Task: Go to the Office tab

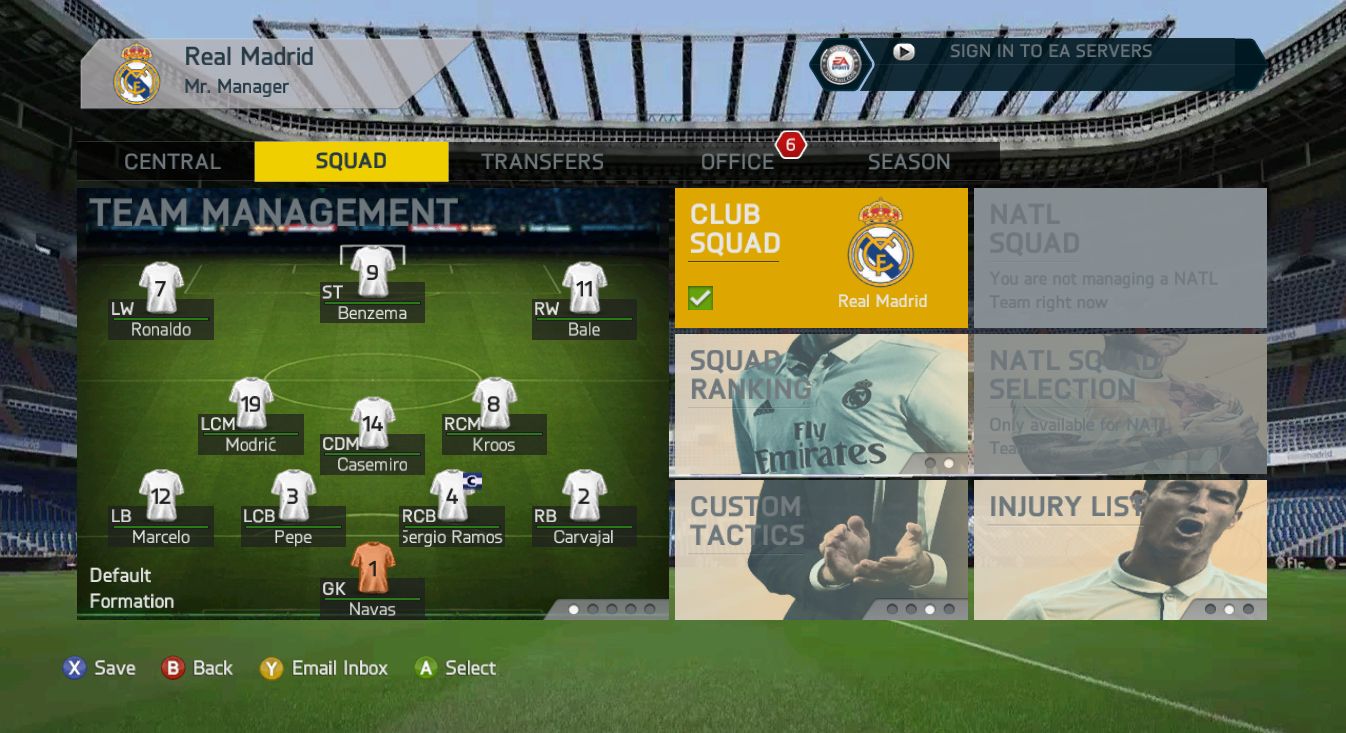Action: 737,162
